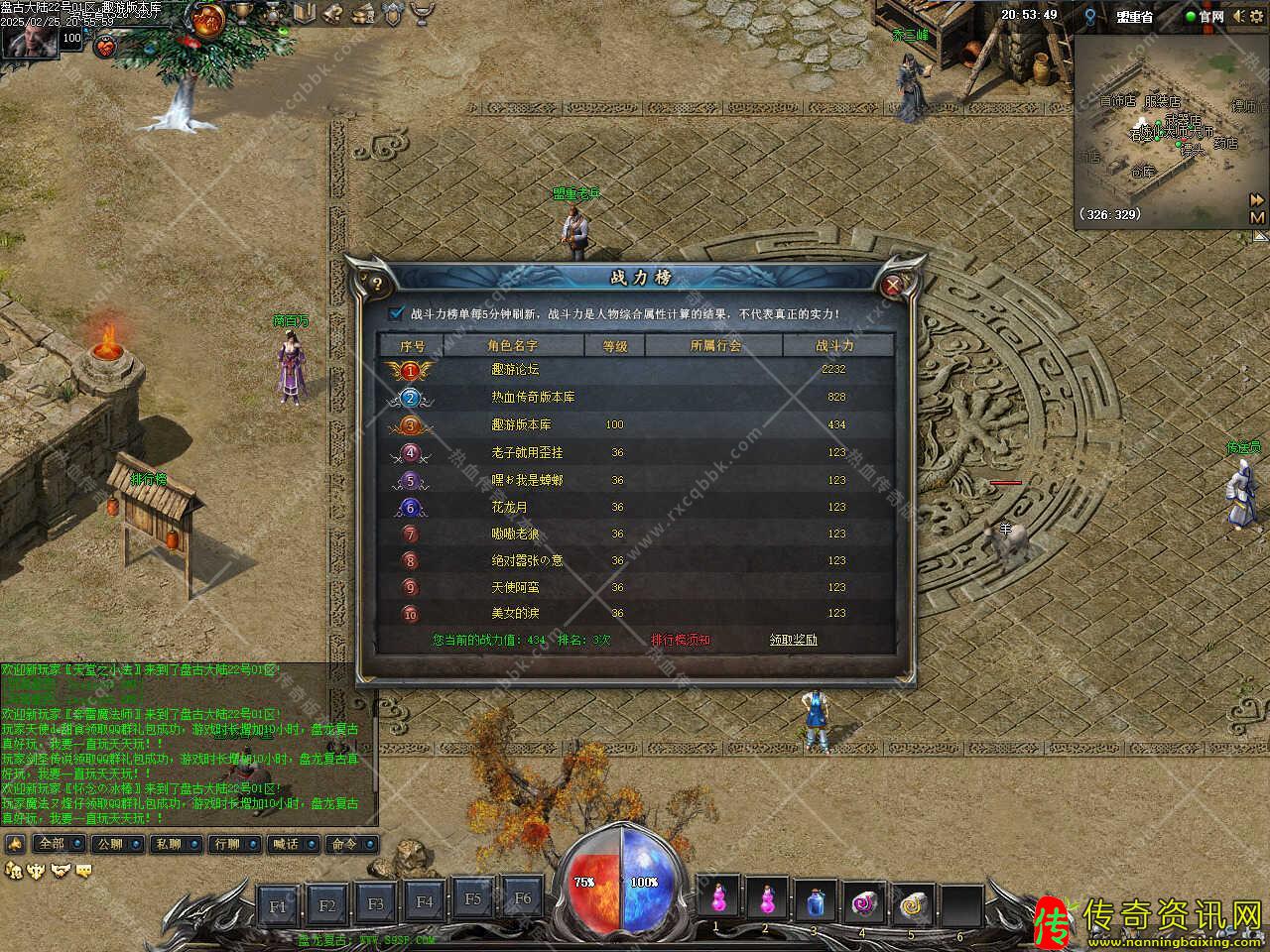
Task: Click the minimap
Action: click(1161, 129)
